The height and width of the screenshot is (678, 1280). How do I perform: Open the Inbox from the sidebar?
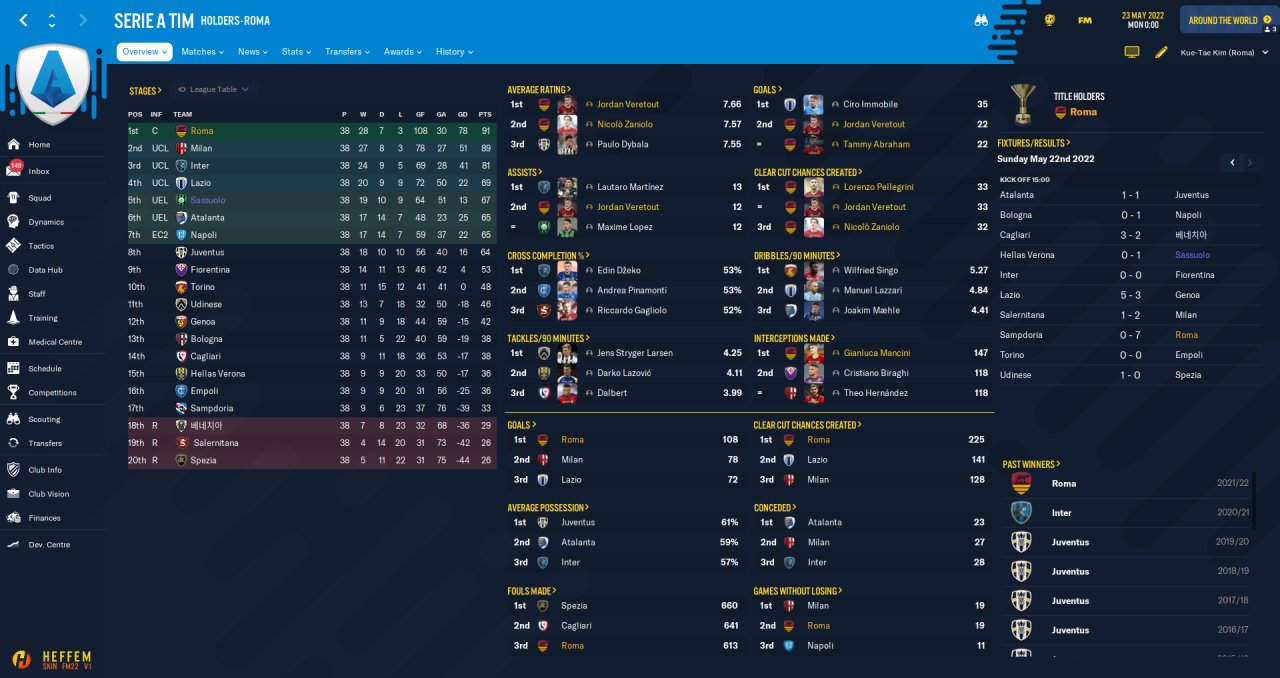pos(39,171)
